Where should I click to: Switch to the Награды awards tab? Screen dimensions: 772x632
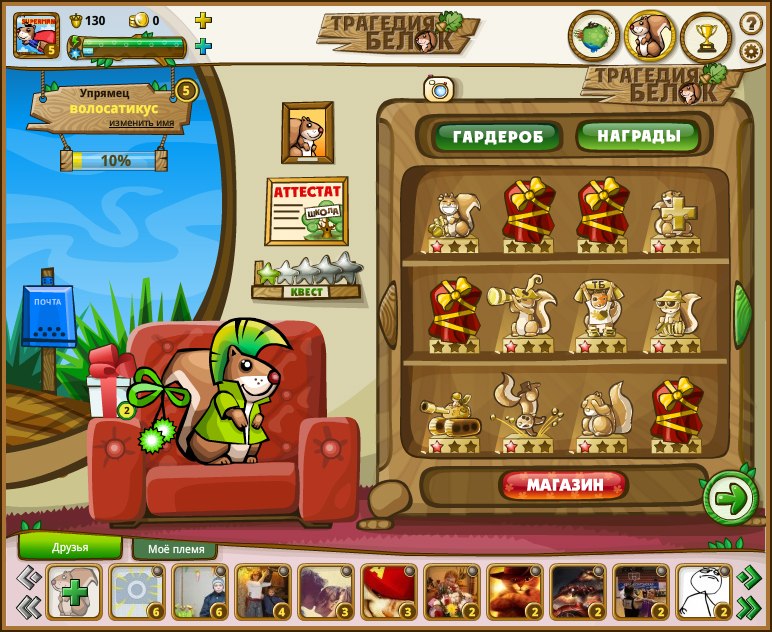click(638, 135)
